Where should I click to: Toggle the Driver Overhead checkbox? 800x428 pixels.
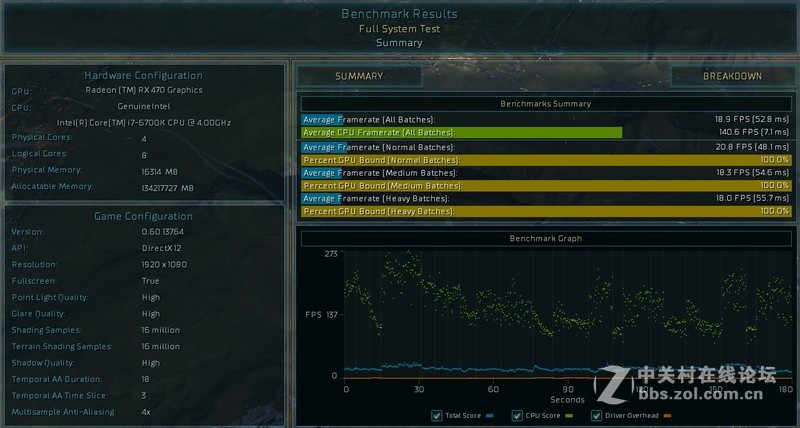(x=597, y=416)
